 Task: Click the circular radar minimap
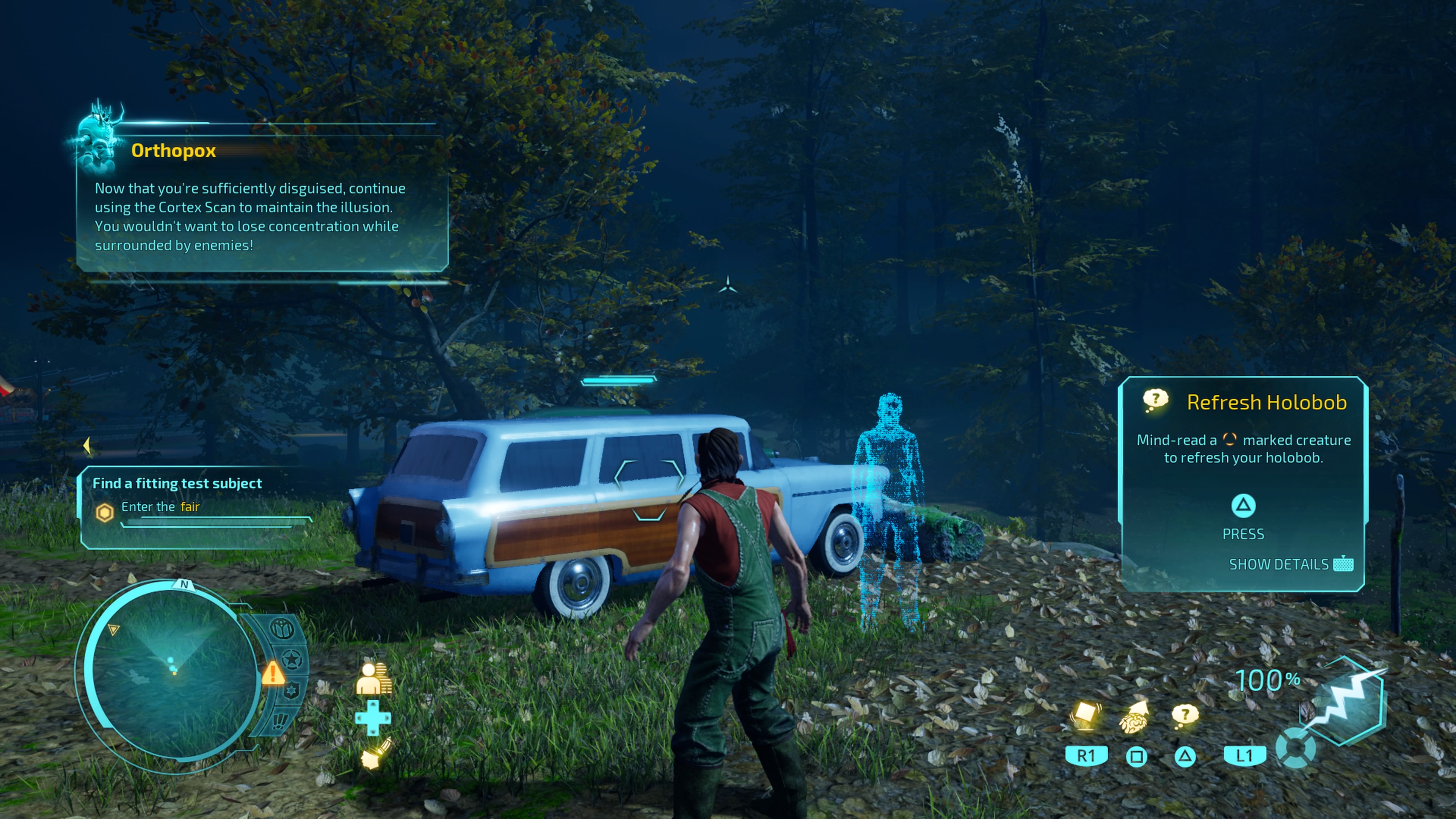[173, 673]
